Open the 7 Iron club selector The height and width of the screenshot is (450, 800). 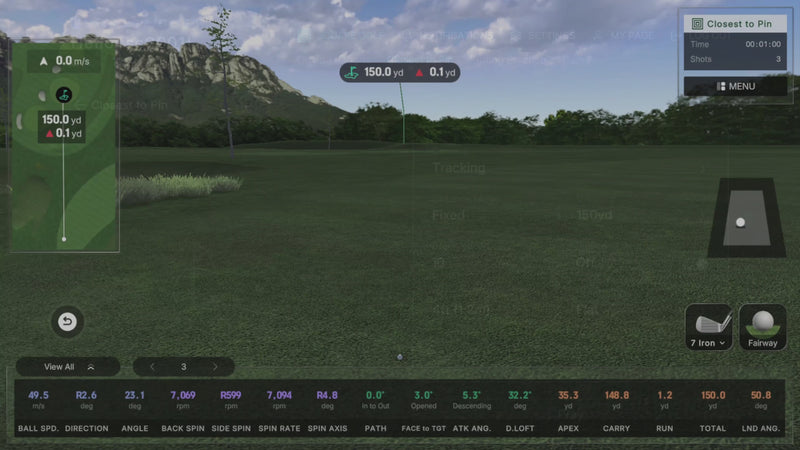708,328
